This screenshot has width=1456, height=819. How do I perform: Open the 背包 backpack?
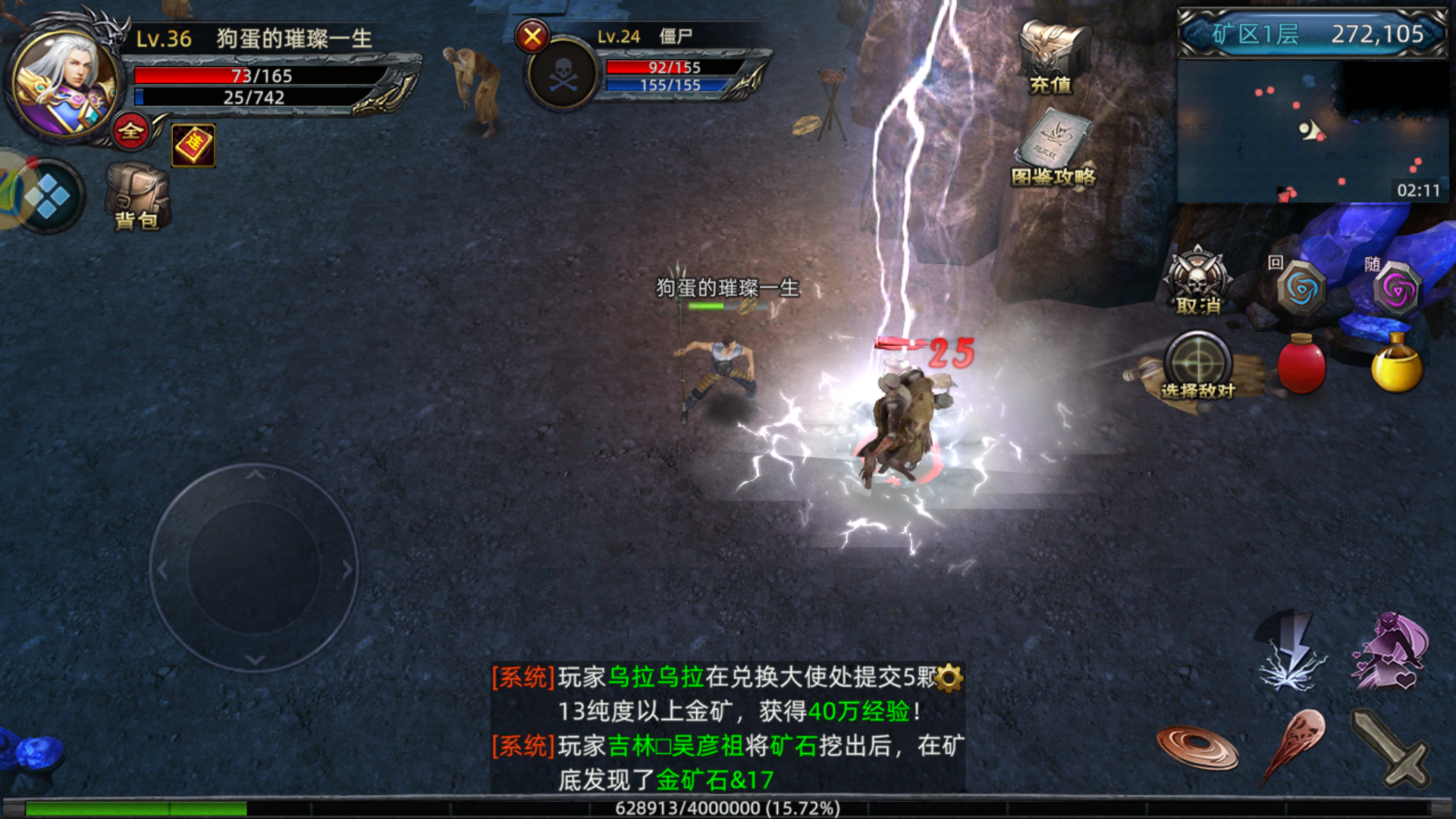pos(137,197)
